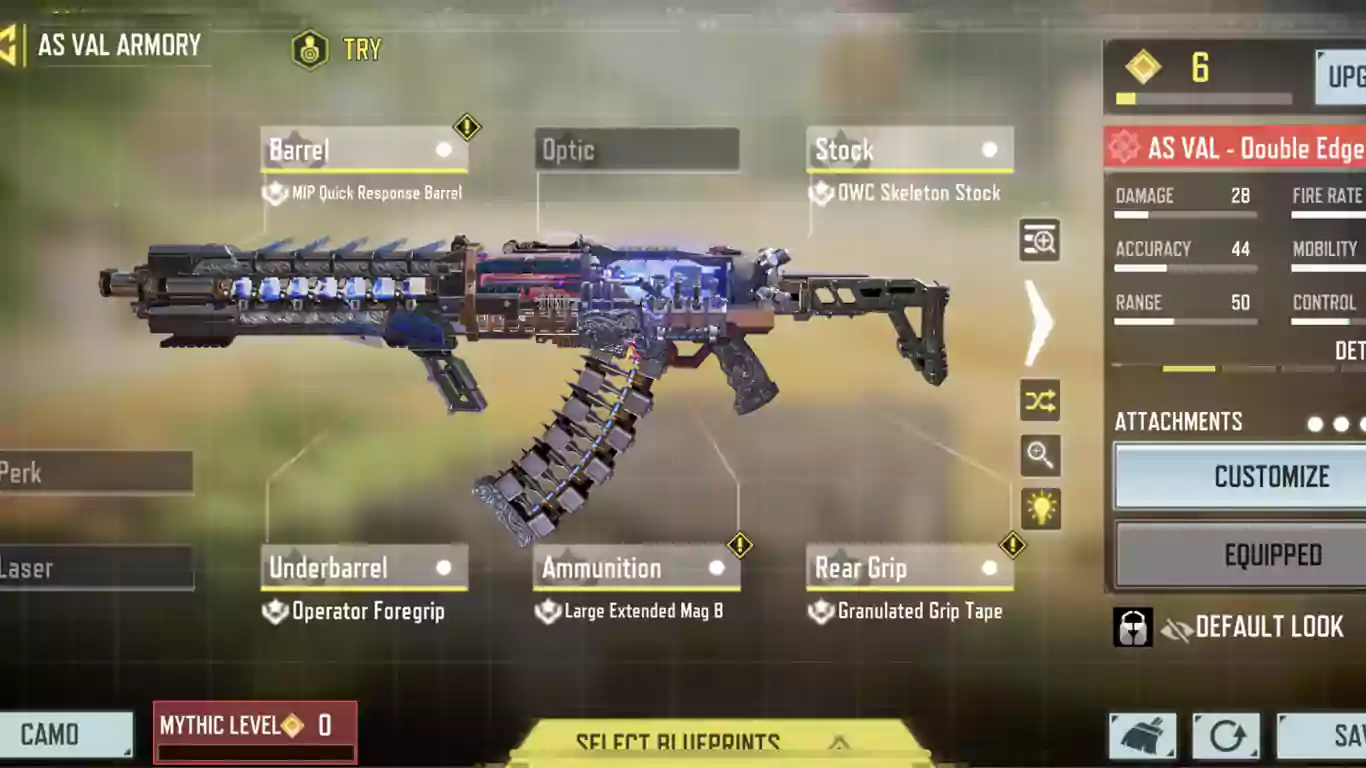Select the empty Optic slot

pyautogui.click(x=637, y=150)
